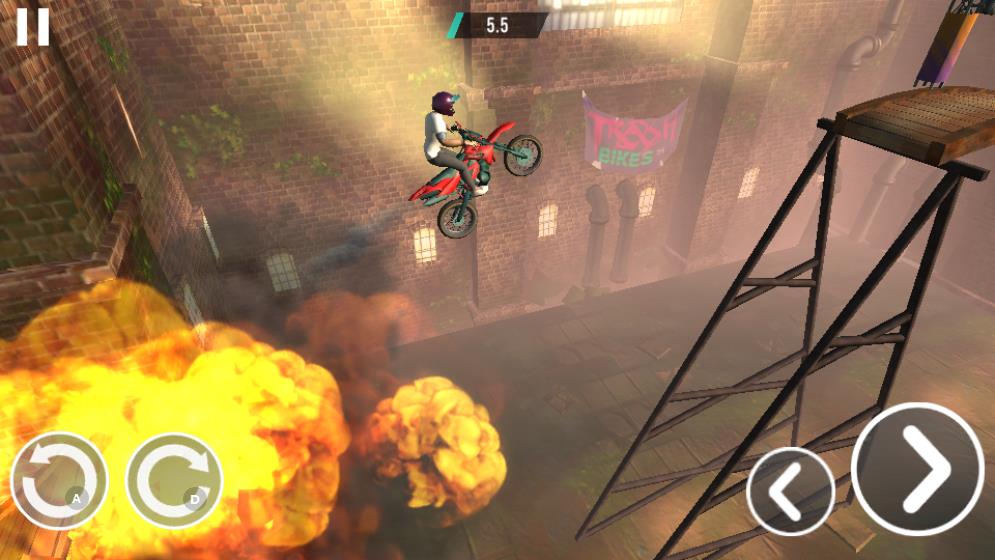
Task: Pause the game with the pause icon
Action: point(32,26)
